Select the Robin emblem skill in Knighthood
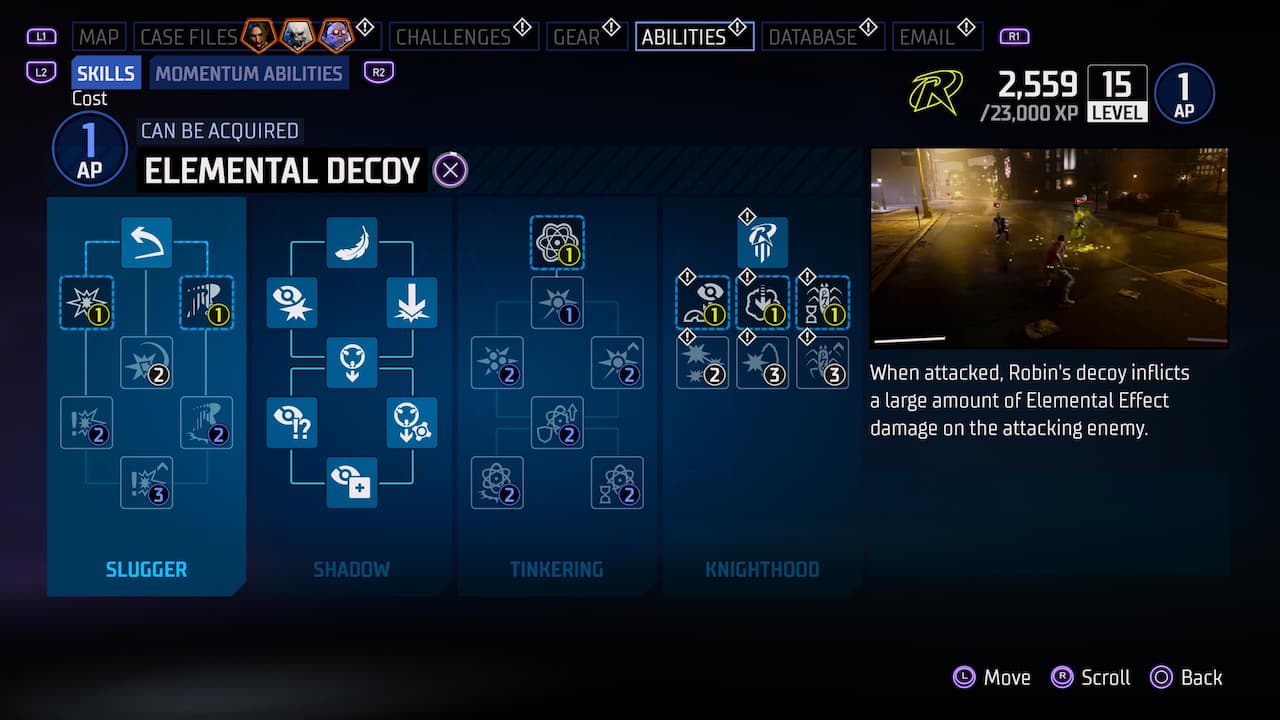Viewport: 1280px width, 720px height. click(x=762, y=242)
